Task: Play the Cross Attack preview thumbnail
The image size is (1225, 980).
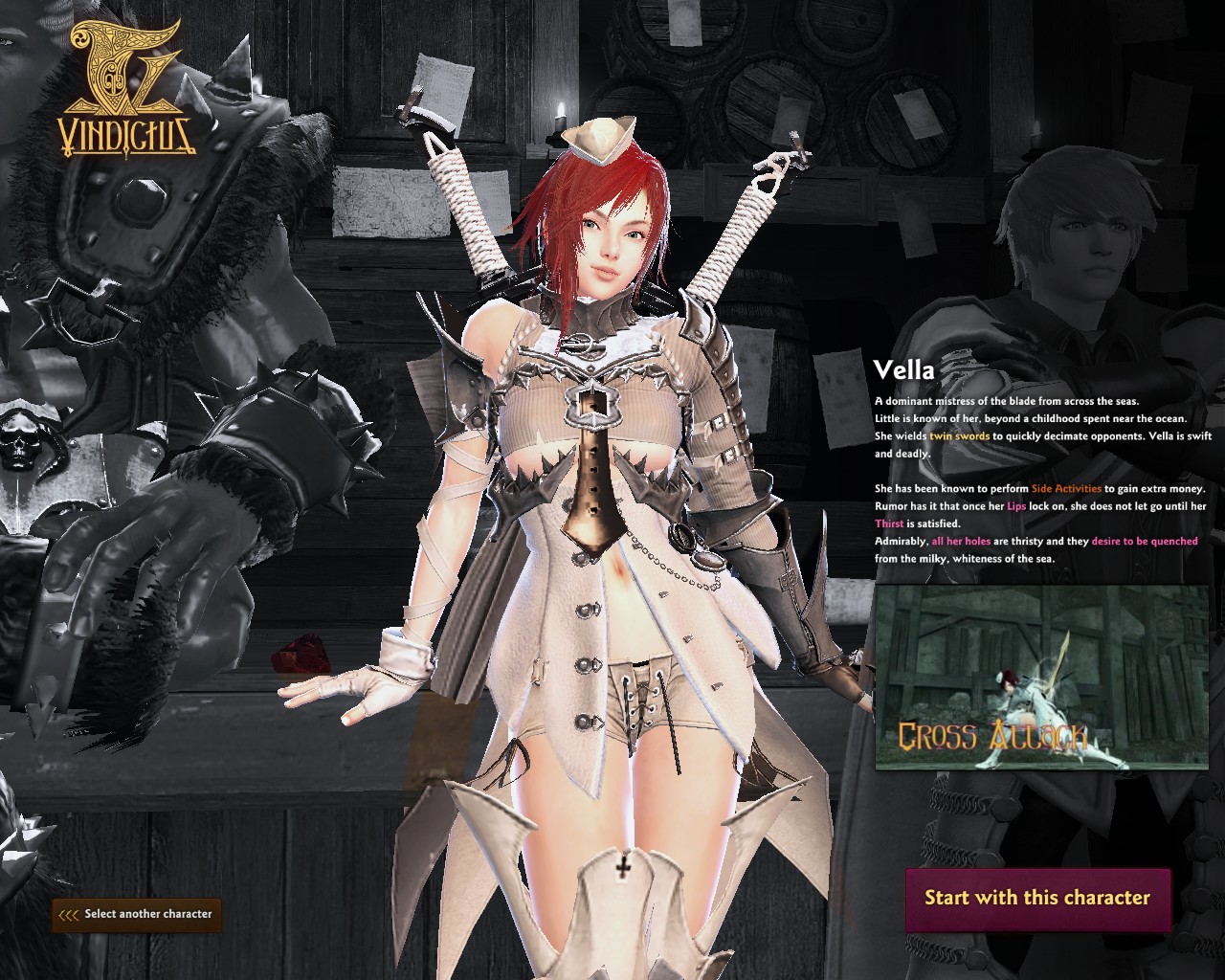Action: [1041, 678]
